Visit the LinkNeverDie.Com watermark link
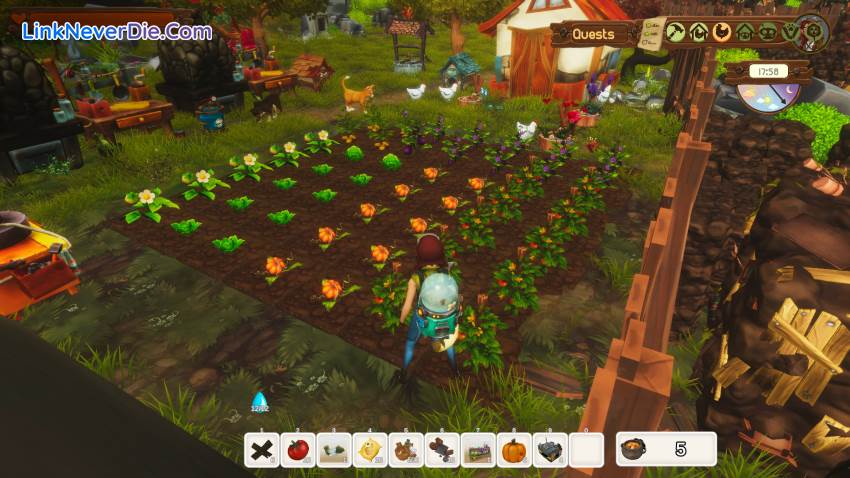This screenshot has height=478, width=850. pyautogui.click(x=117, y=31)
